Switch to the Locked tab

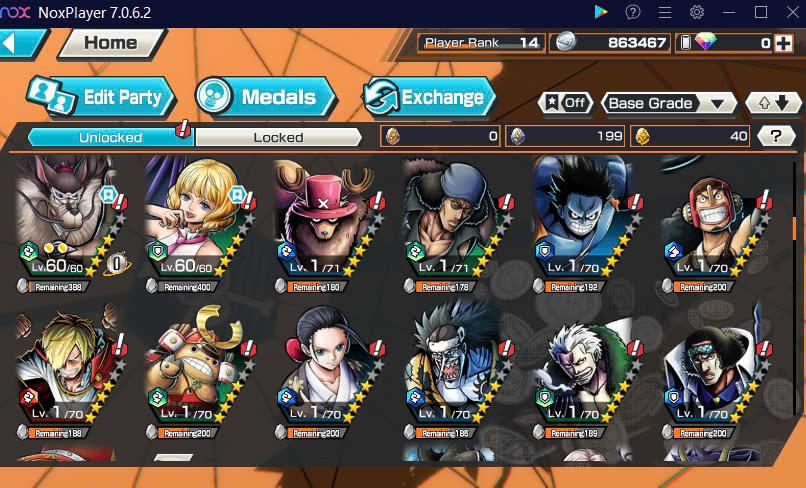coord(278,137)
